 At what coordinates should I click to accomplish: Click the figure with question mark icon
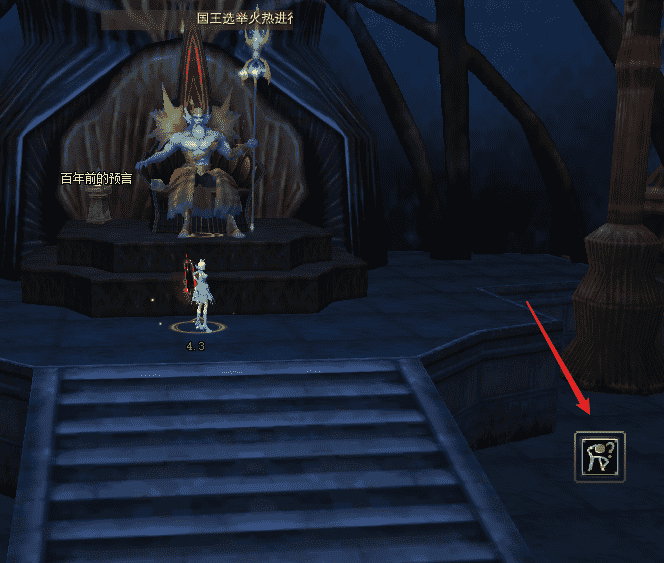point(600,457)
